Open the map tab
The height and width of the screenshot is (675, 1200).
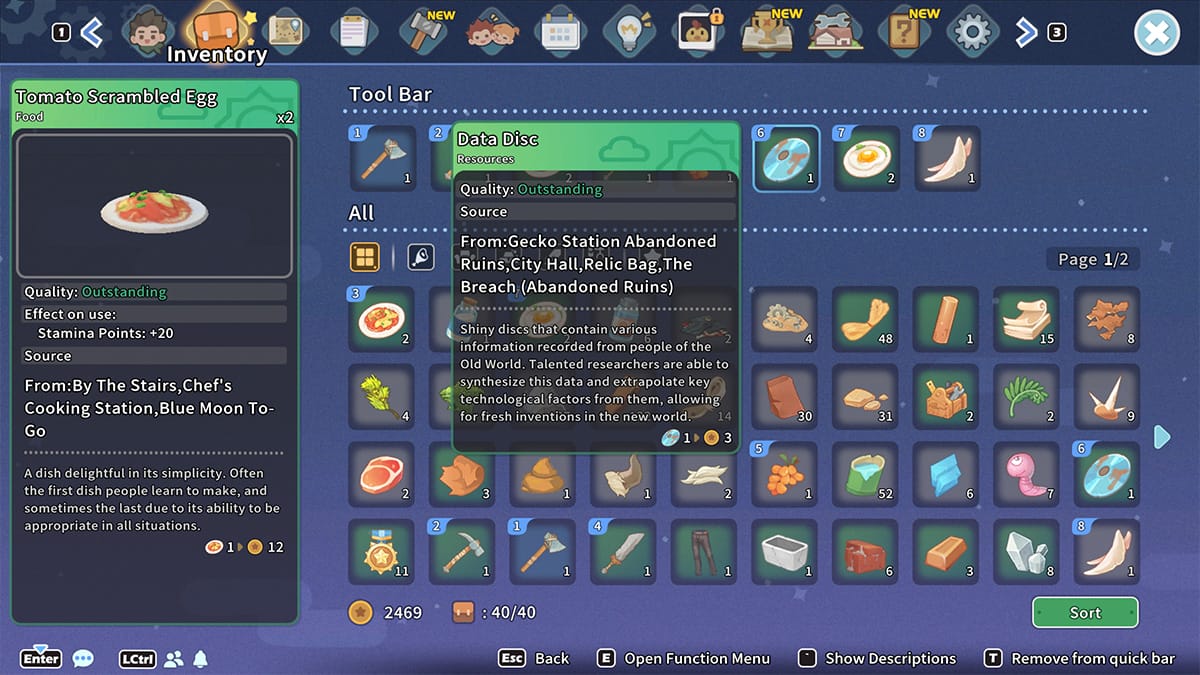pos(285,31)
